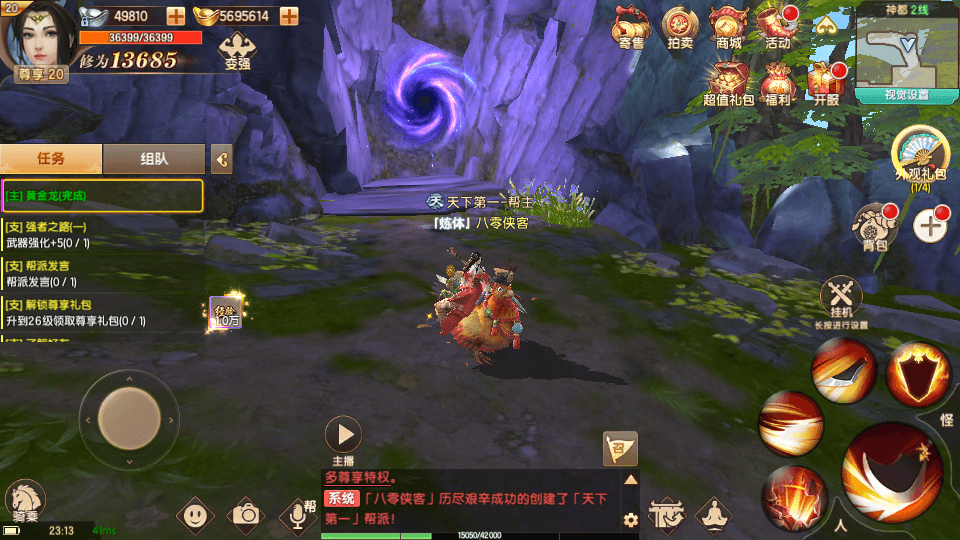The height and width of the screenshot is (540, 960).
Task: Toggle 骑乘 mount riding
Action: (25, 502)
